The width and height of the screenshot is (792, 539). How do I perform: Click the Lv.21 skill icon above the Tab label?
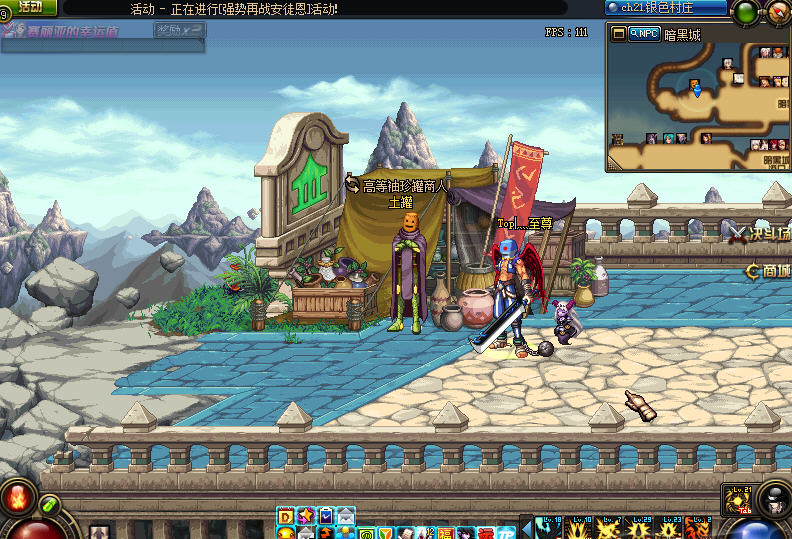point(740,499)
